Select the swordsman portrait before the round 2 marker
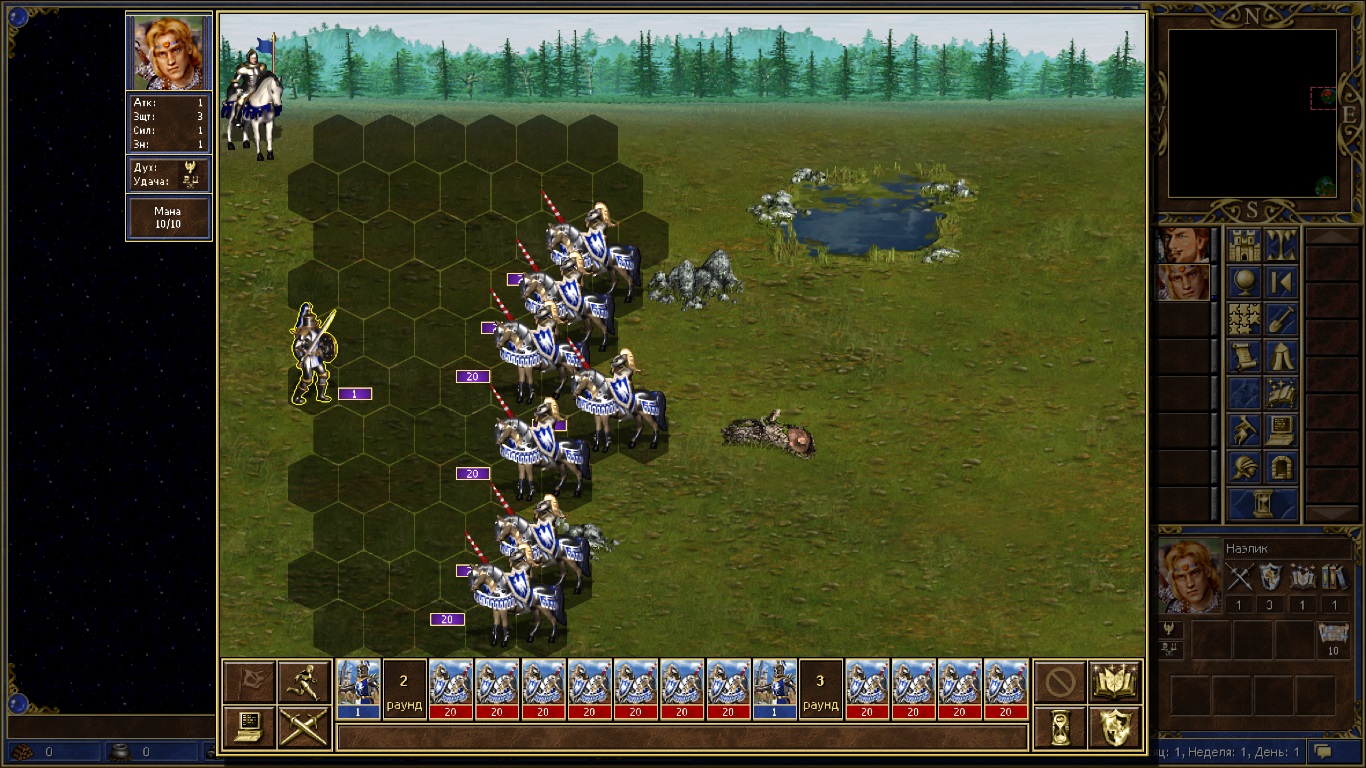 click(x=359, y=689)
